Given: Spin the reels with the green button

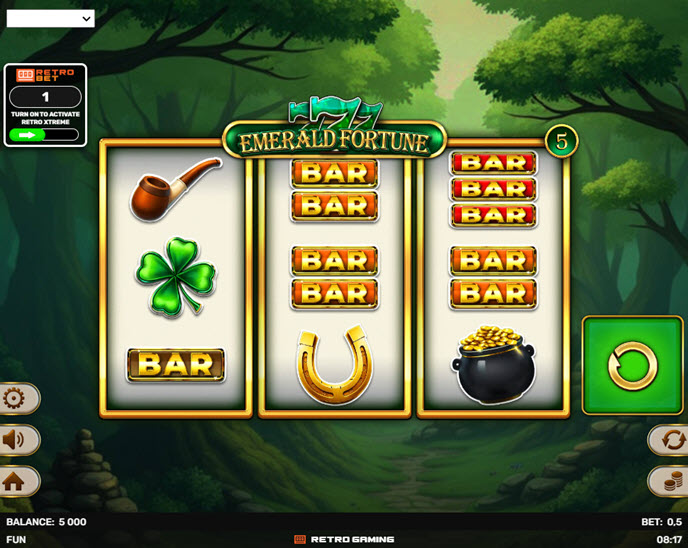Looking at the screenshot, I should click(632, 365).
